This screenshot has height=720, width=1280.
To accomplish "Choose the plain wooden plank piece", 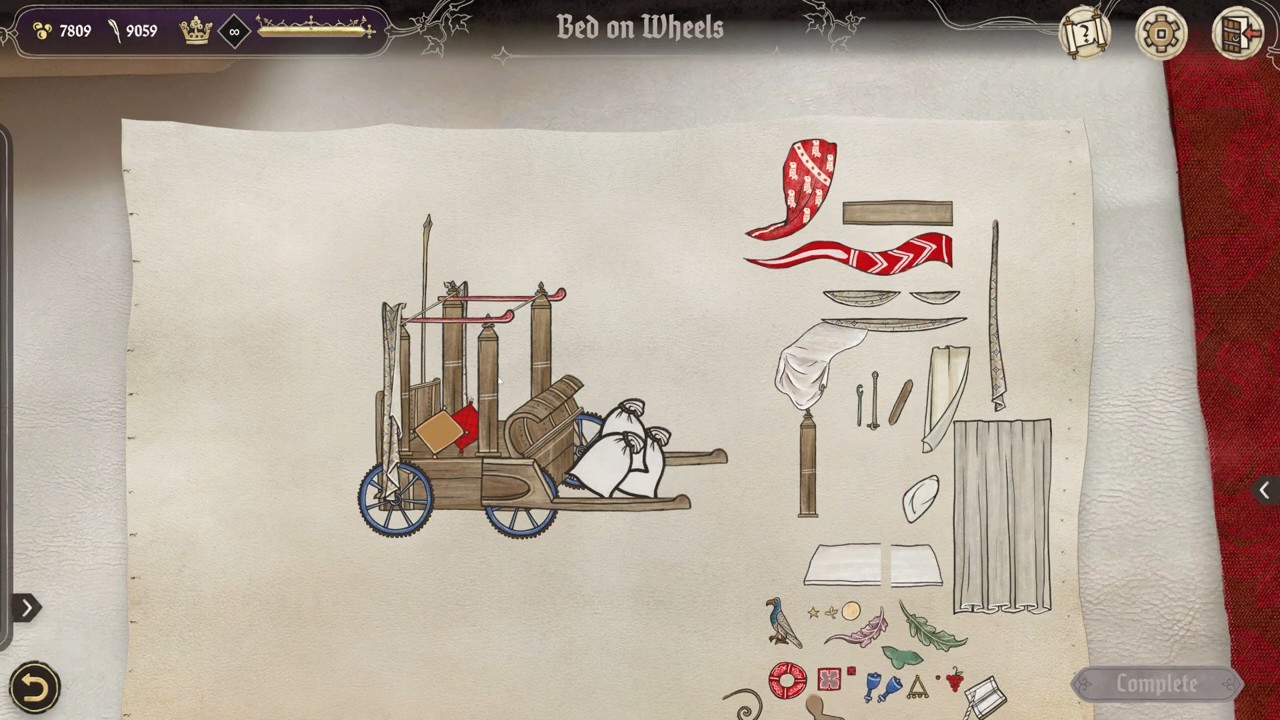I will 897,213.
